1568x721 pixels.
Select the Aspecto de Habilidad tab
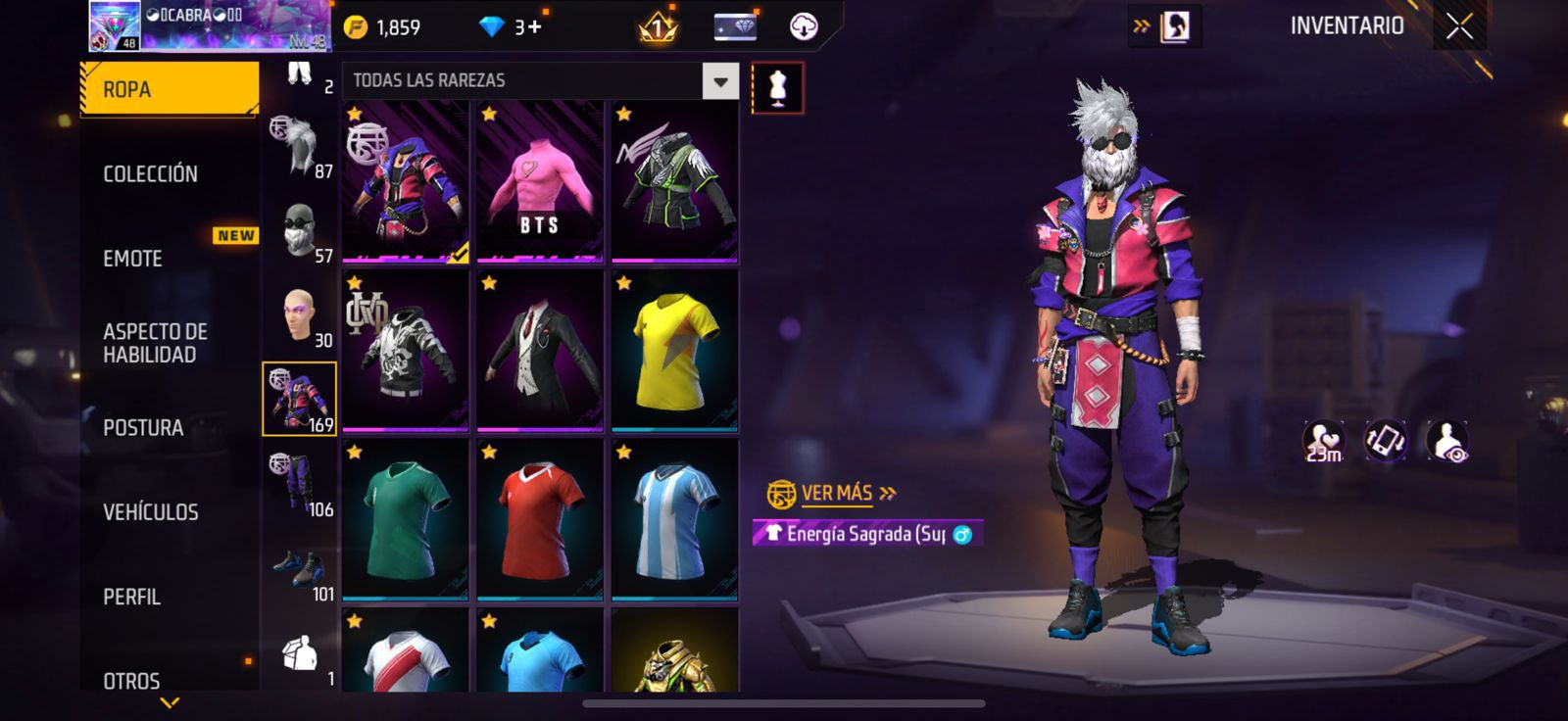pos(155,343)
